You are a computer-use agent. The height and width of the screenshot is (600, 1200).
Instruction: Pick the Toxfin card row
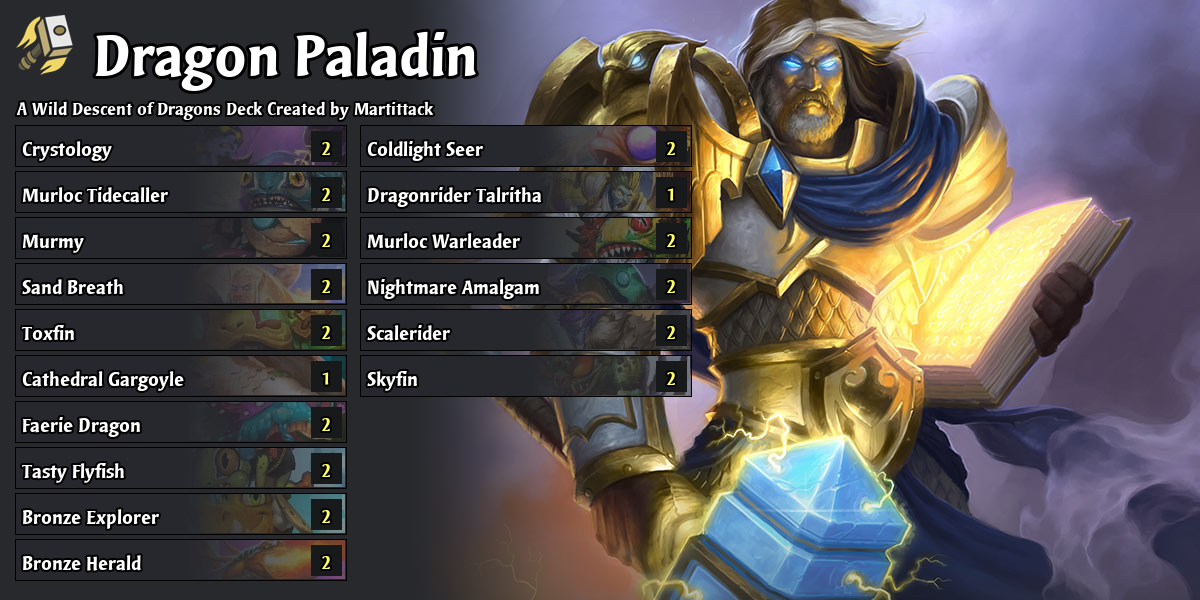[180, 334]
